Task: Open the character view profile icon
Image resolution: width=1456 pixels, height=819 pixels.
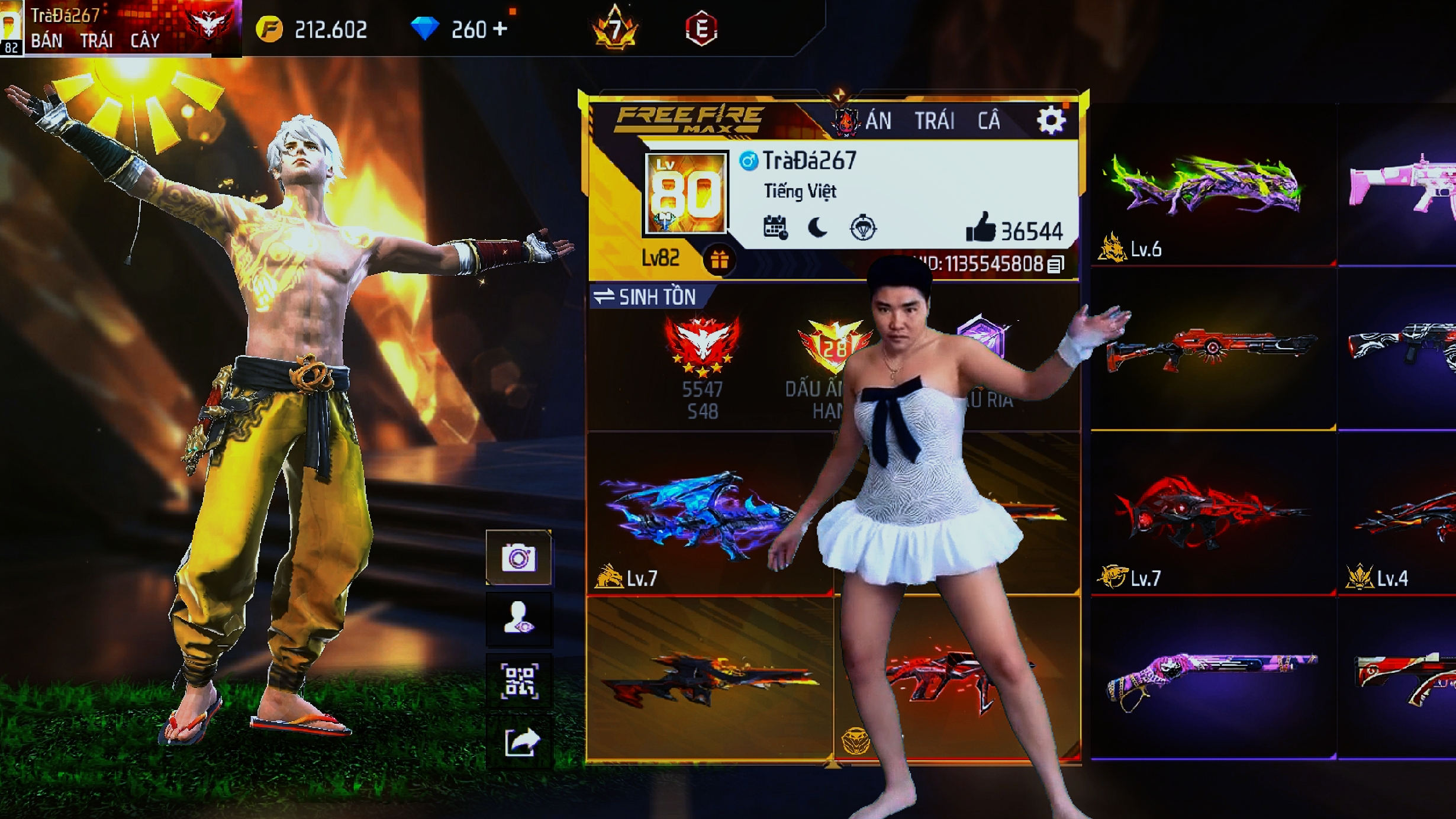Action: click(518, 619)
